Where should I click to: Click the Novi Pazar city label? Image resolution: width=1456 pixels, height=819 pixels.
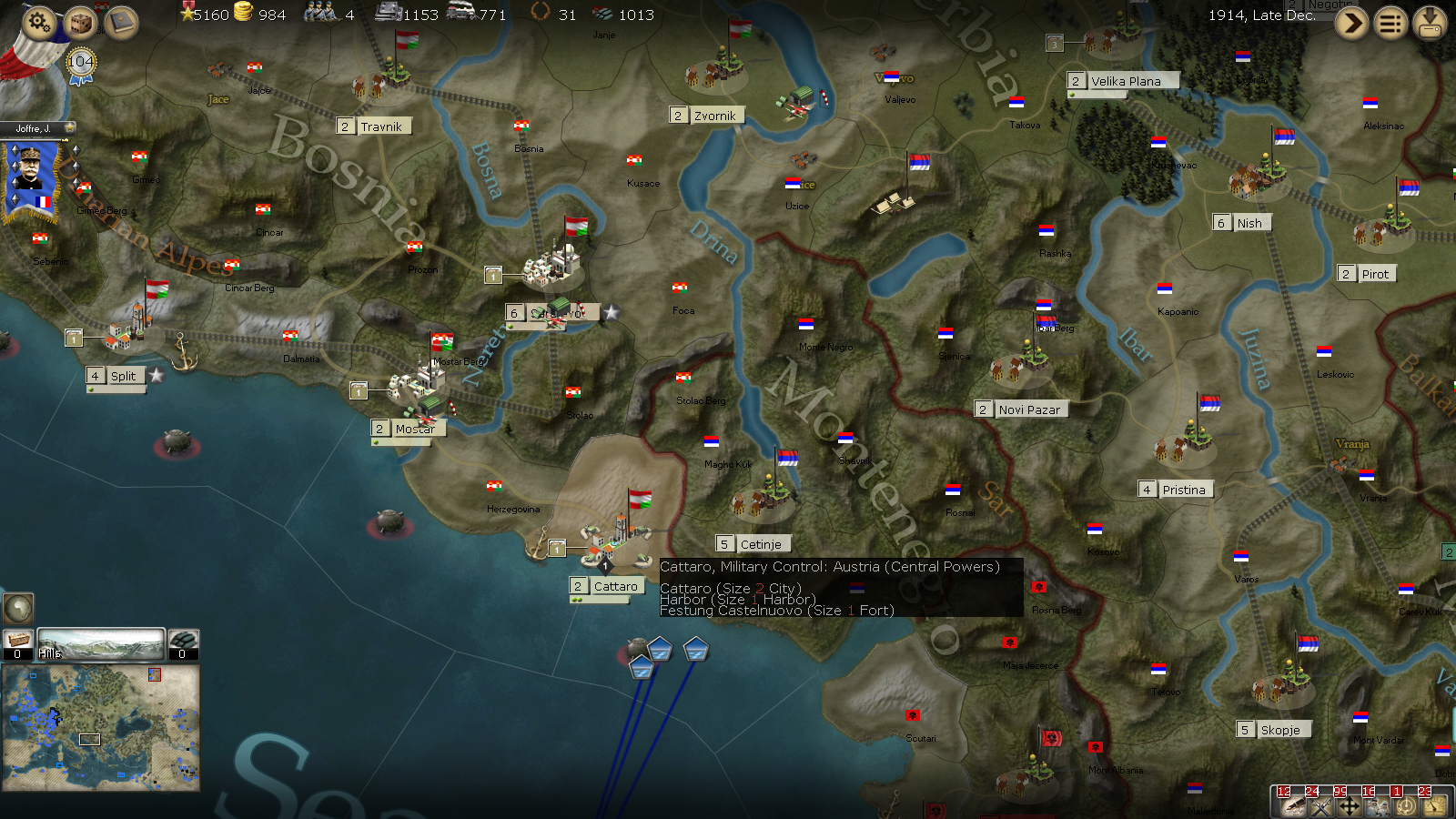1028,409
